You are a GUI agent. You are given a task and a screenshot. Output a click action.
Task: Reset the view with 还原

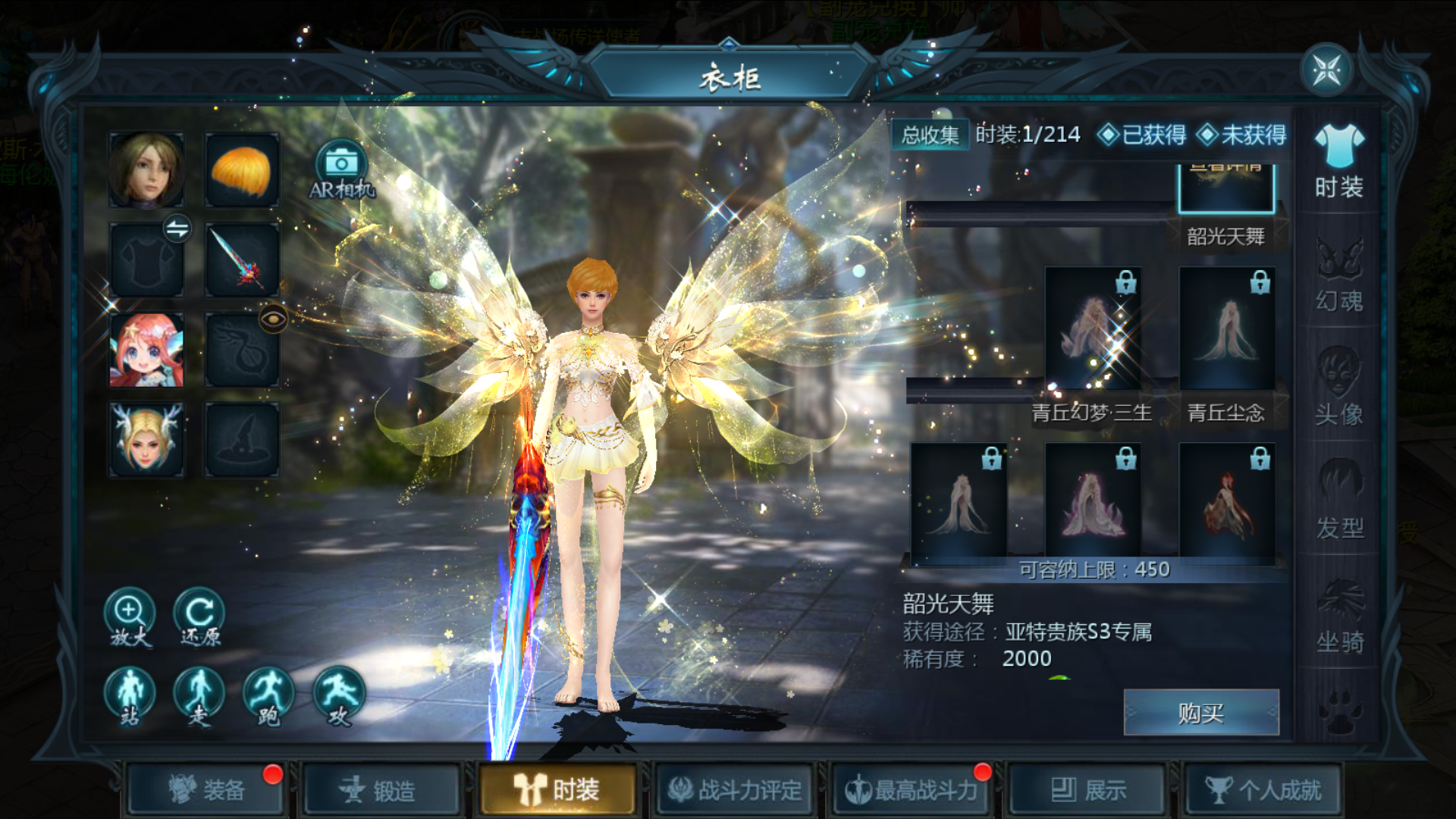point(199,617)
